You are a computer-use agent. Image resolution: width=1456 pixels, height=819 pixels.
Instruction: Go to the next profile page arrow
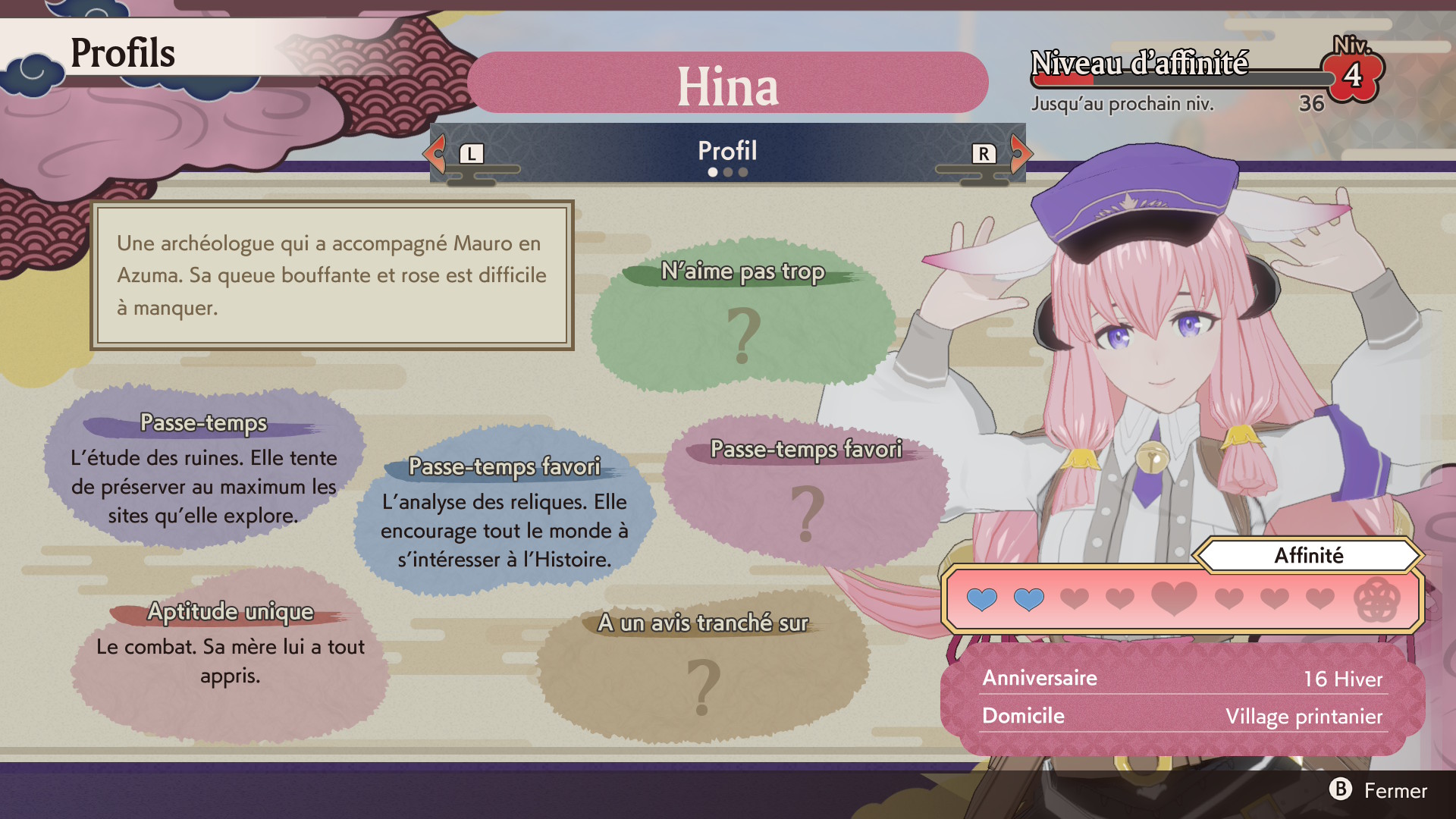pyautogui.click(x=1020, y=153)
